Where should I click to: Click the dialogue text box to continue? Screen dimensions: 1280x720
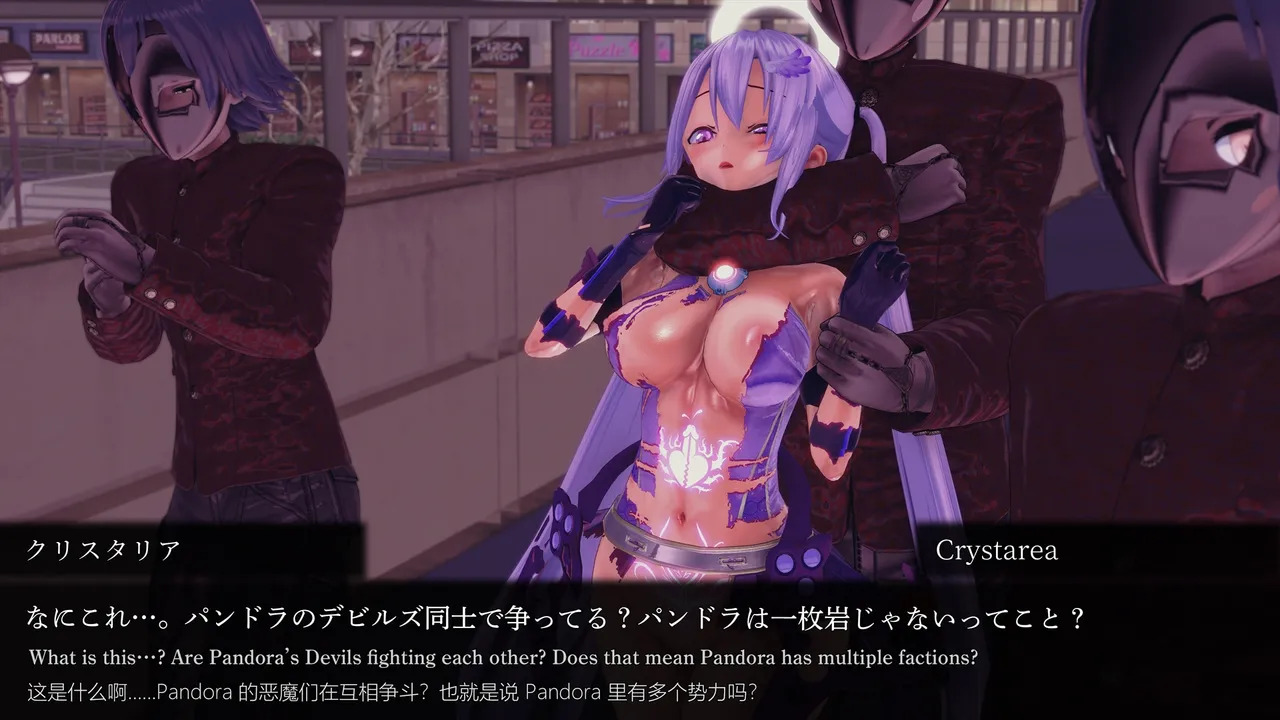pyautogui.click(x=640, y=650)
